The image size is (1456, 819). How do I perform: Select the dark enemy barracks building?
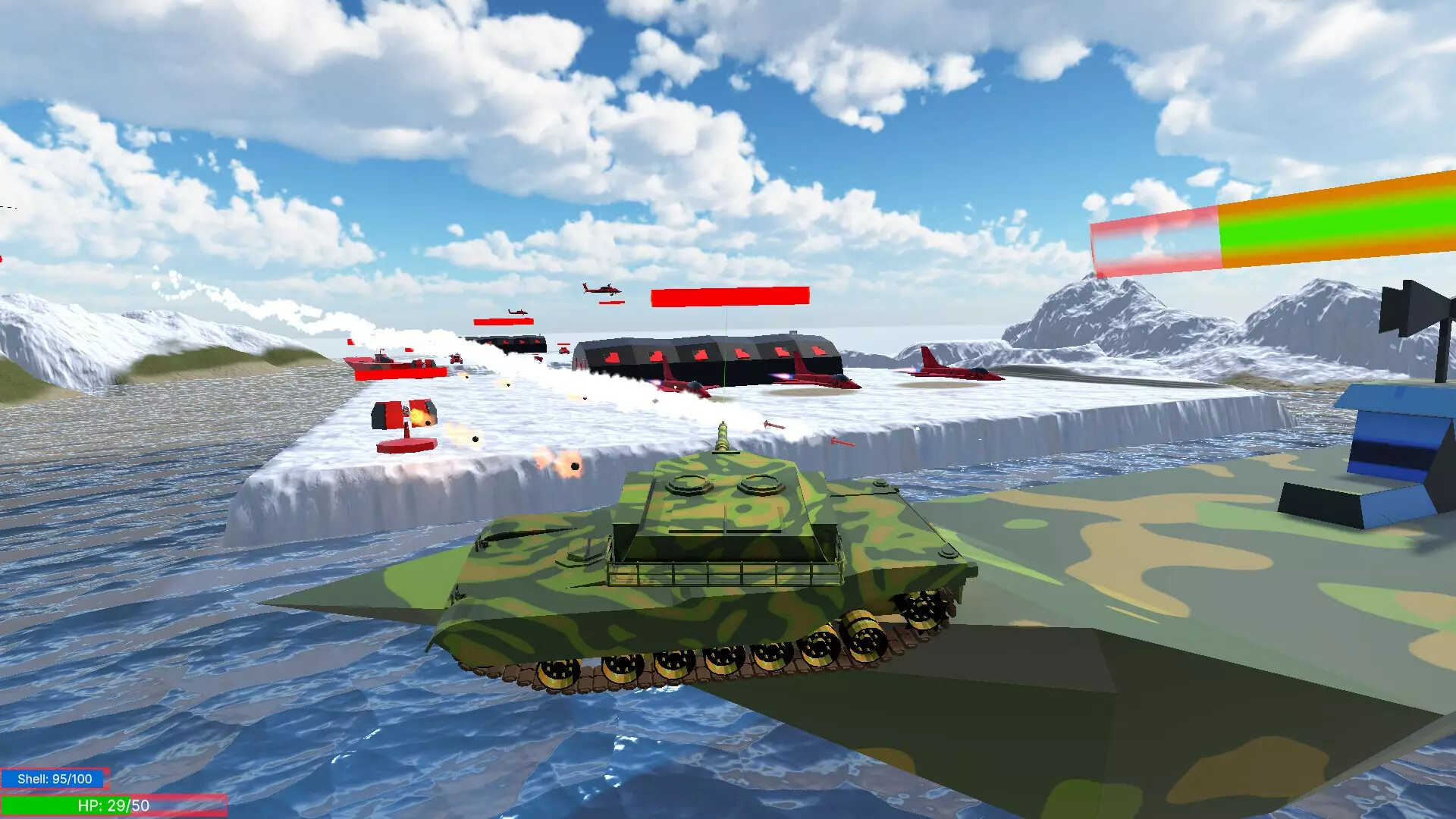(x=713, y=356)
